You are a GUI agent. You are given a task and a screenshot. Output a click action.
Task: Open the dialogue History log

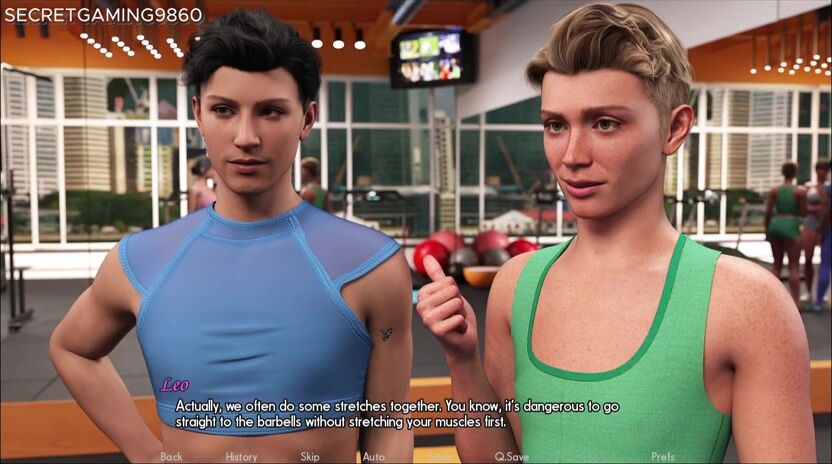(x=241, y=457)
